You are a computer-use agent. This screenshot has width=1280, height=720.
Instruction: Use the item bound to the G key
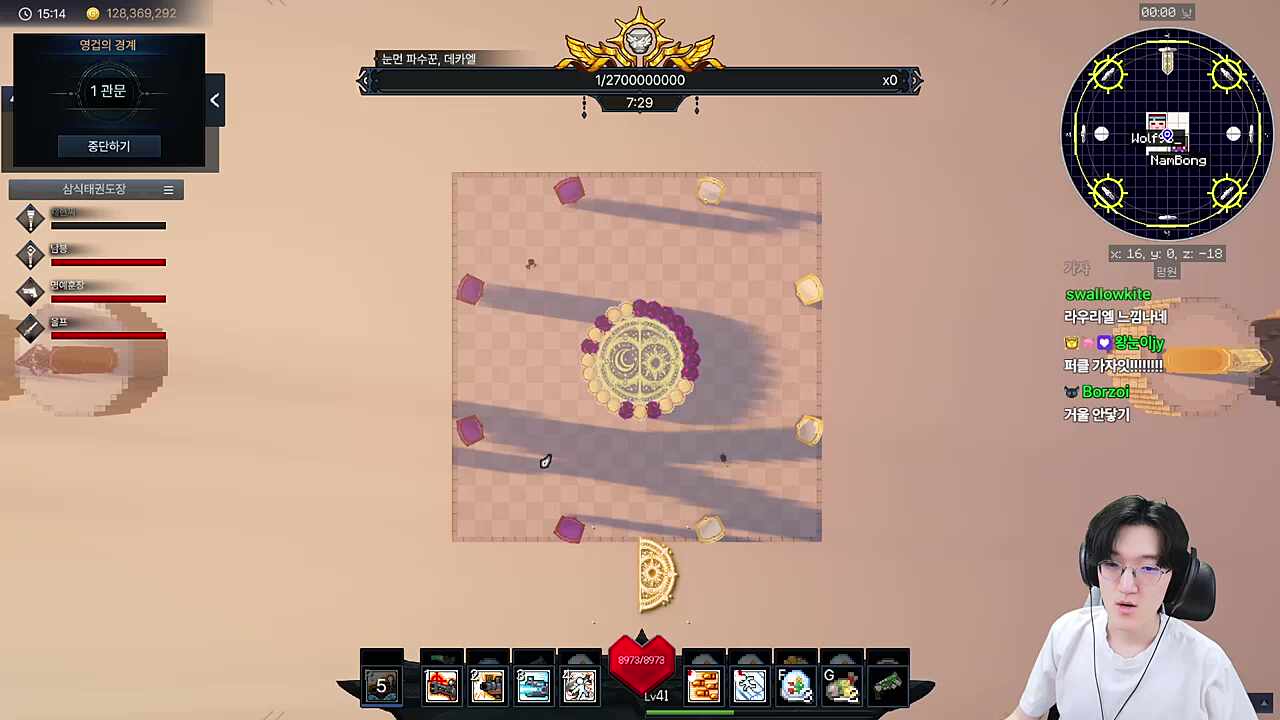(842, 684)
